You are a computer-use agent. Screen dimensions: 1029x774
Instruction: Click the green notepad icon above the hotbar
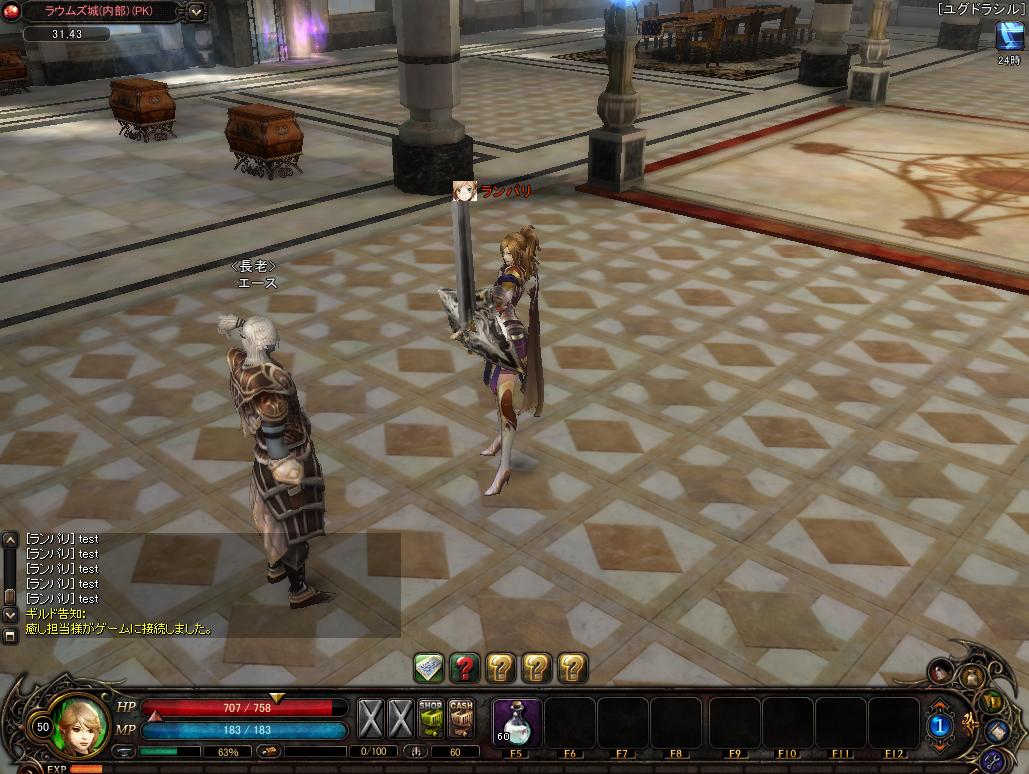click(x=429, y=667)
